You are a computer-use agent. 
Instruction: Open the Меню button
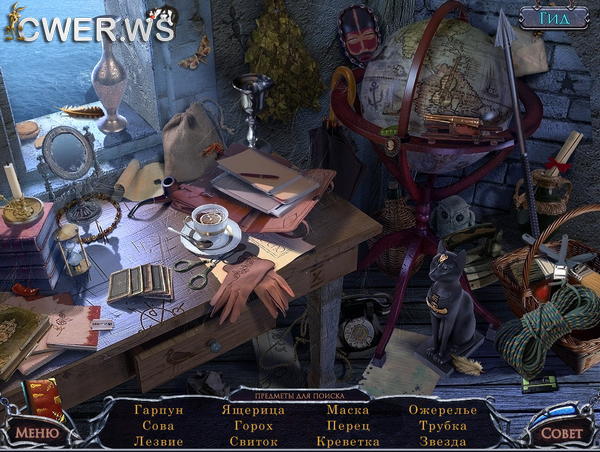[x=35, y=432]
